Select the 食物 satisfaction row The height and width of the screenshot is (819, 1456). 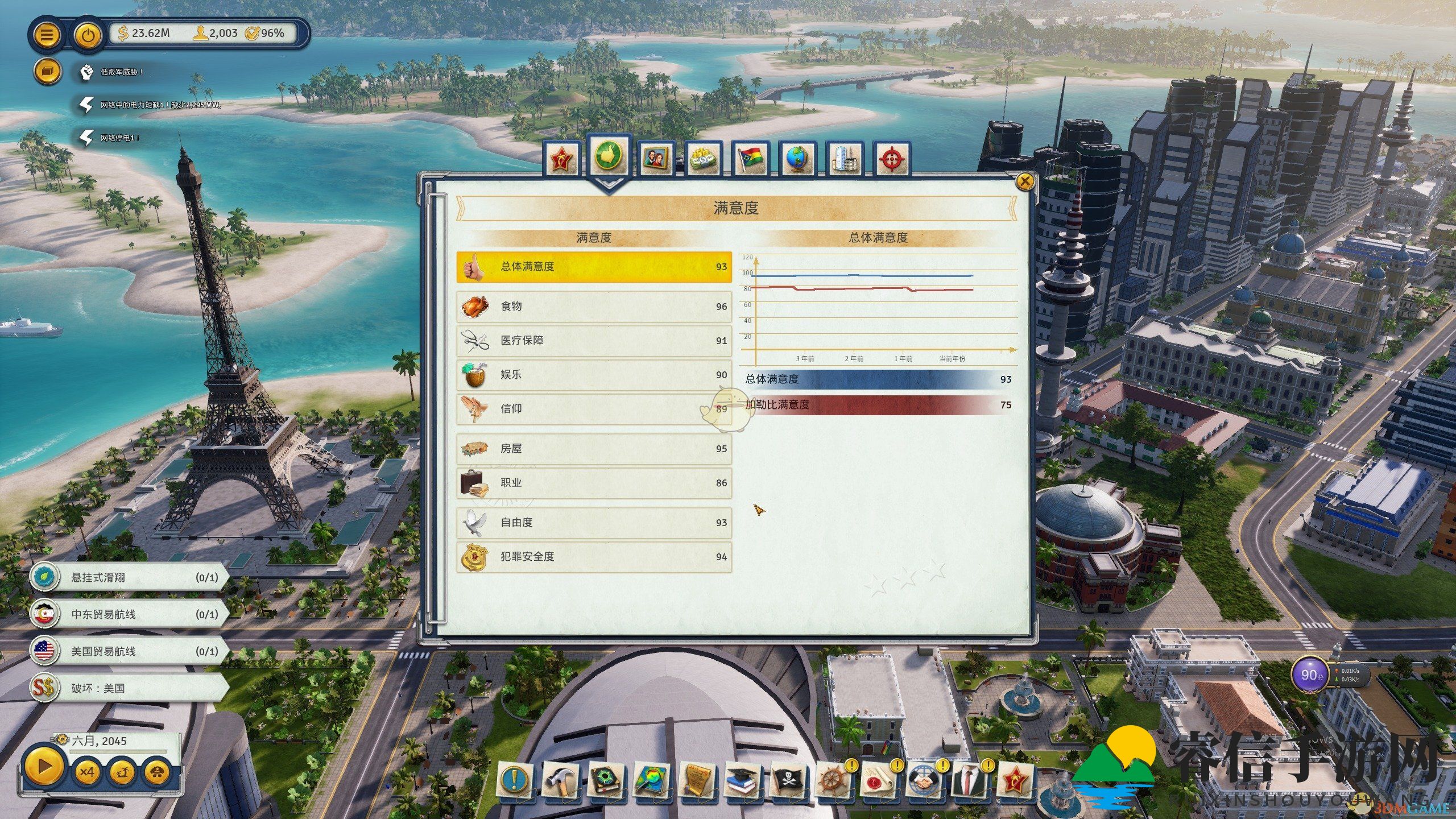tap(594, 307)
